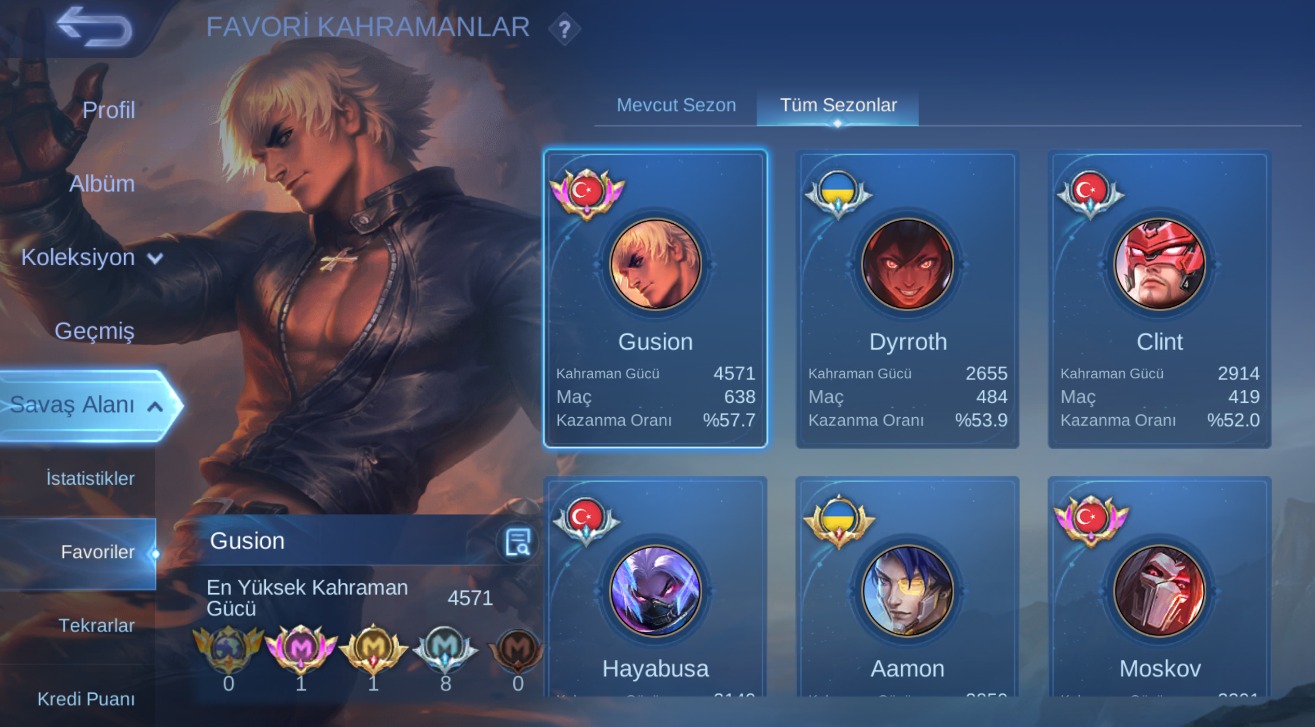1315x727 pixels.
Task: Select the Gusion hero card
Action: coord(655,298)
